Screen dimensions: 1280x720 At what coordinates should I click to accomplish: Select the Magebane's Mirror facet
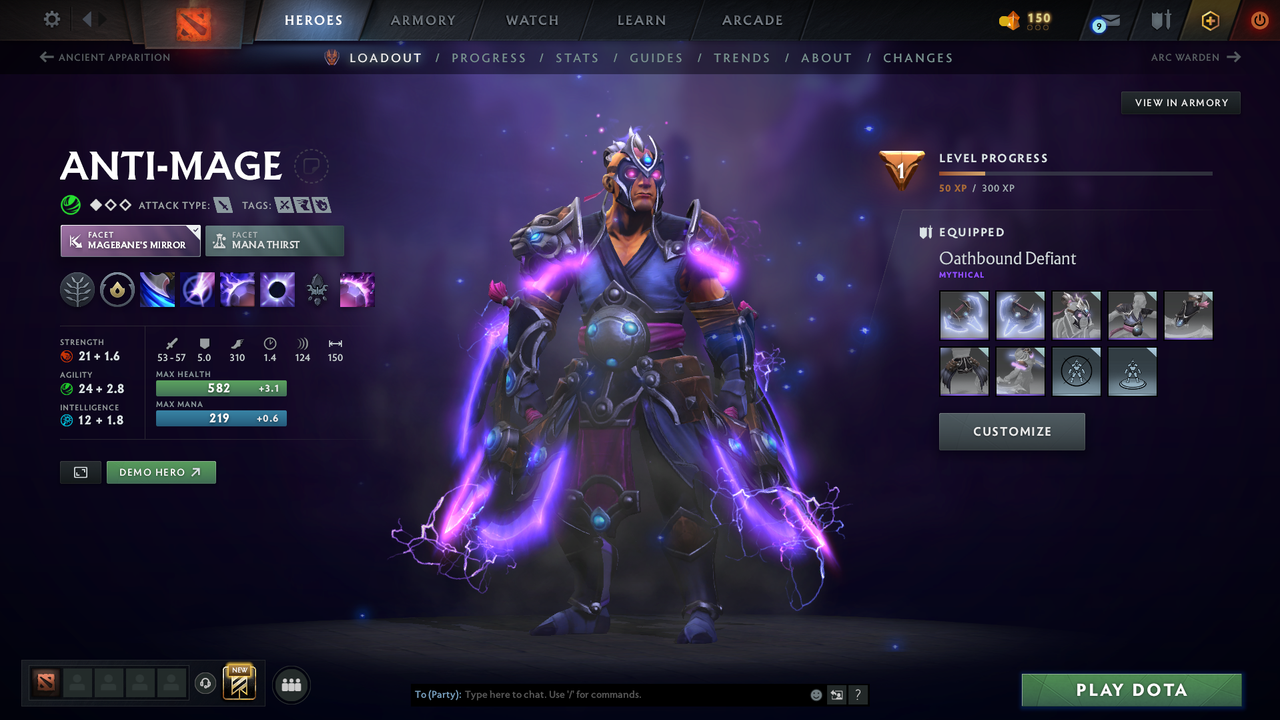(x=130, y=240)
